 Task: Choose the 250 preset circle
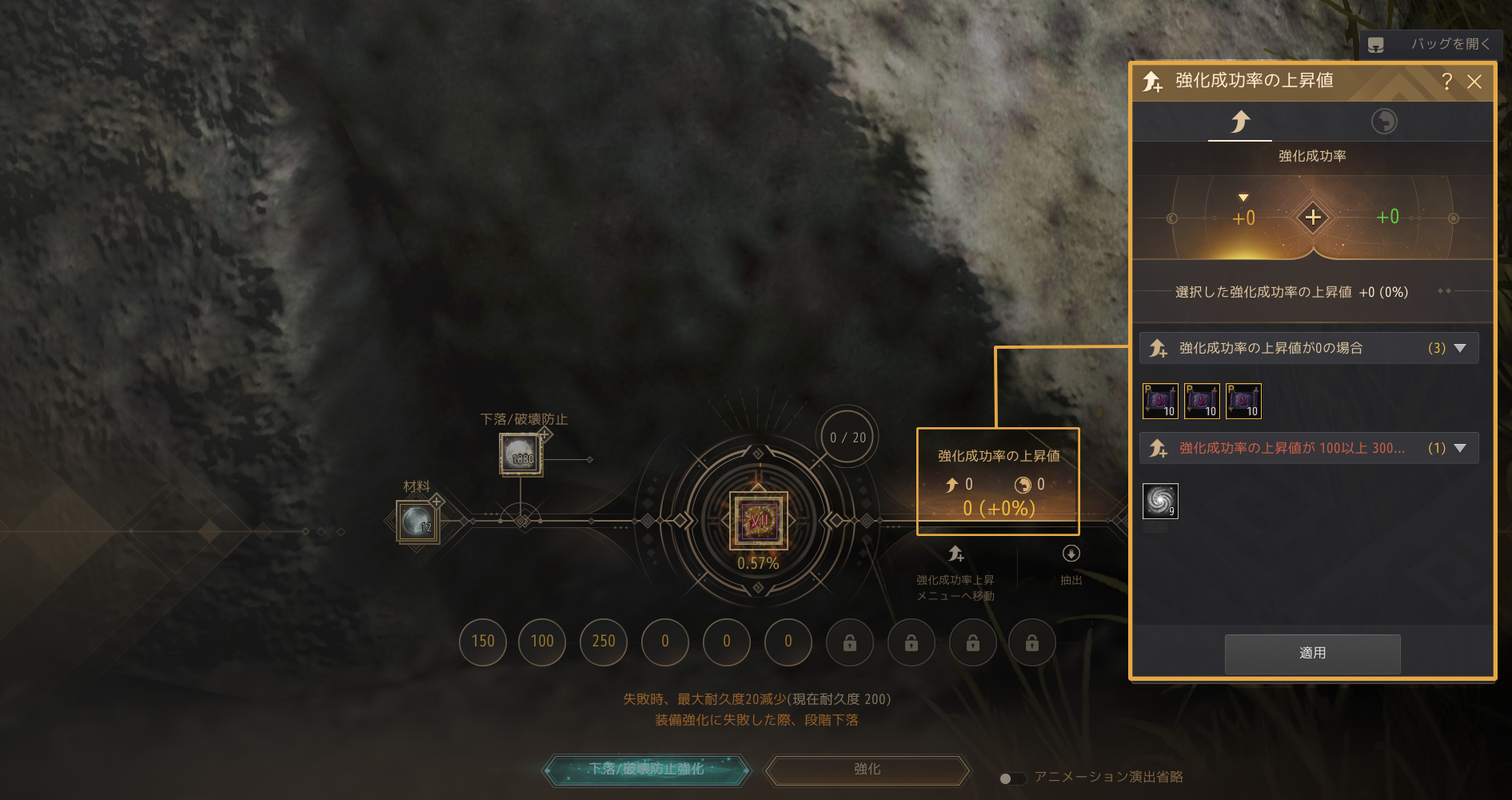(x=604, y=642)
